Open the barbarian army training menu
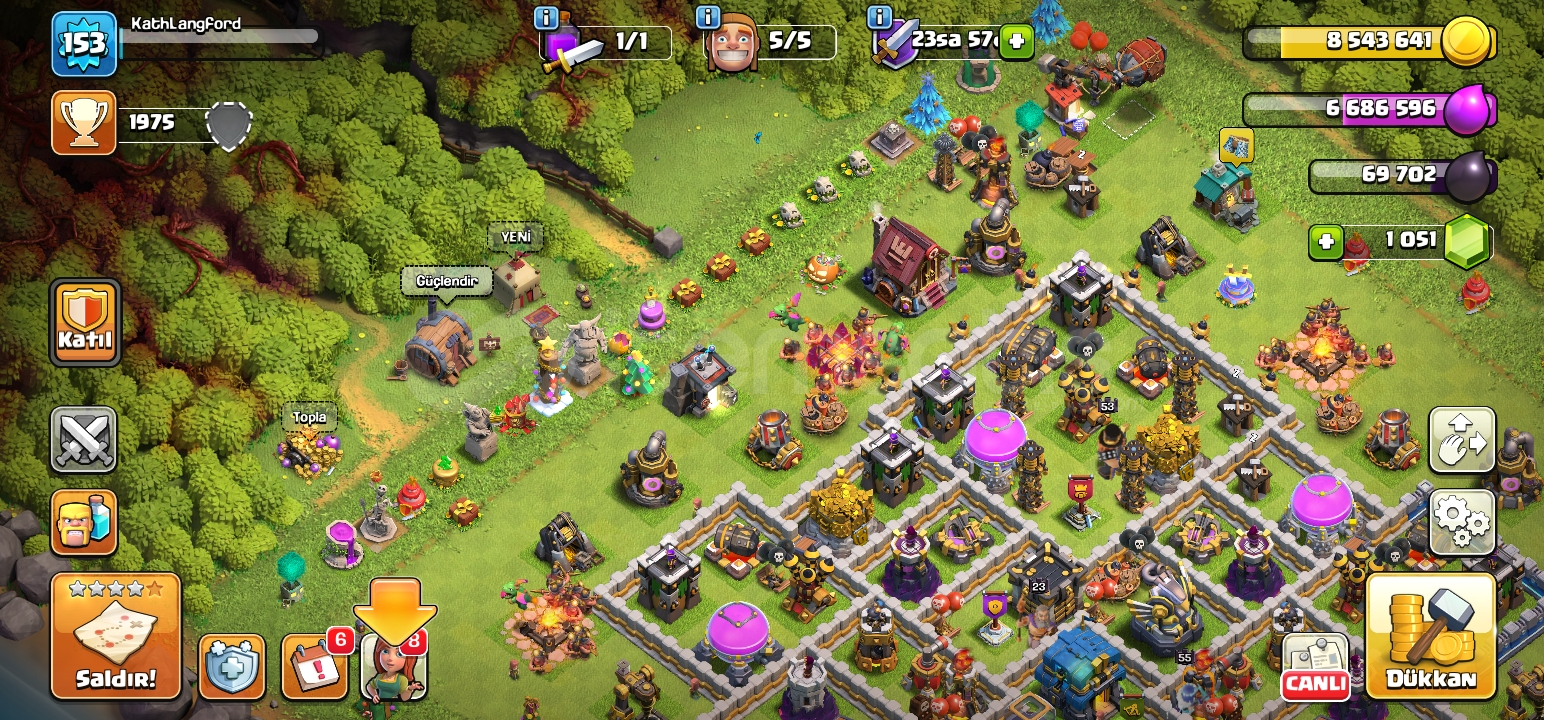 [x=84, y=522]
